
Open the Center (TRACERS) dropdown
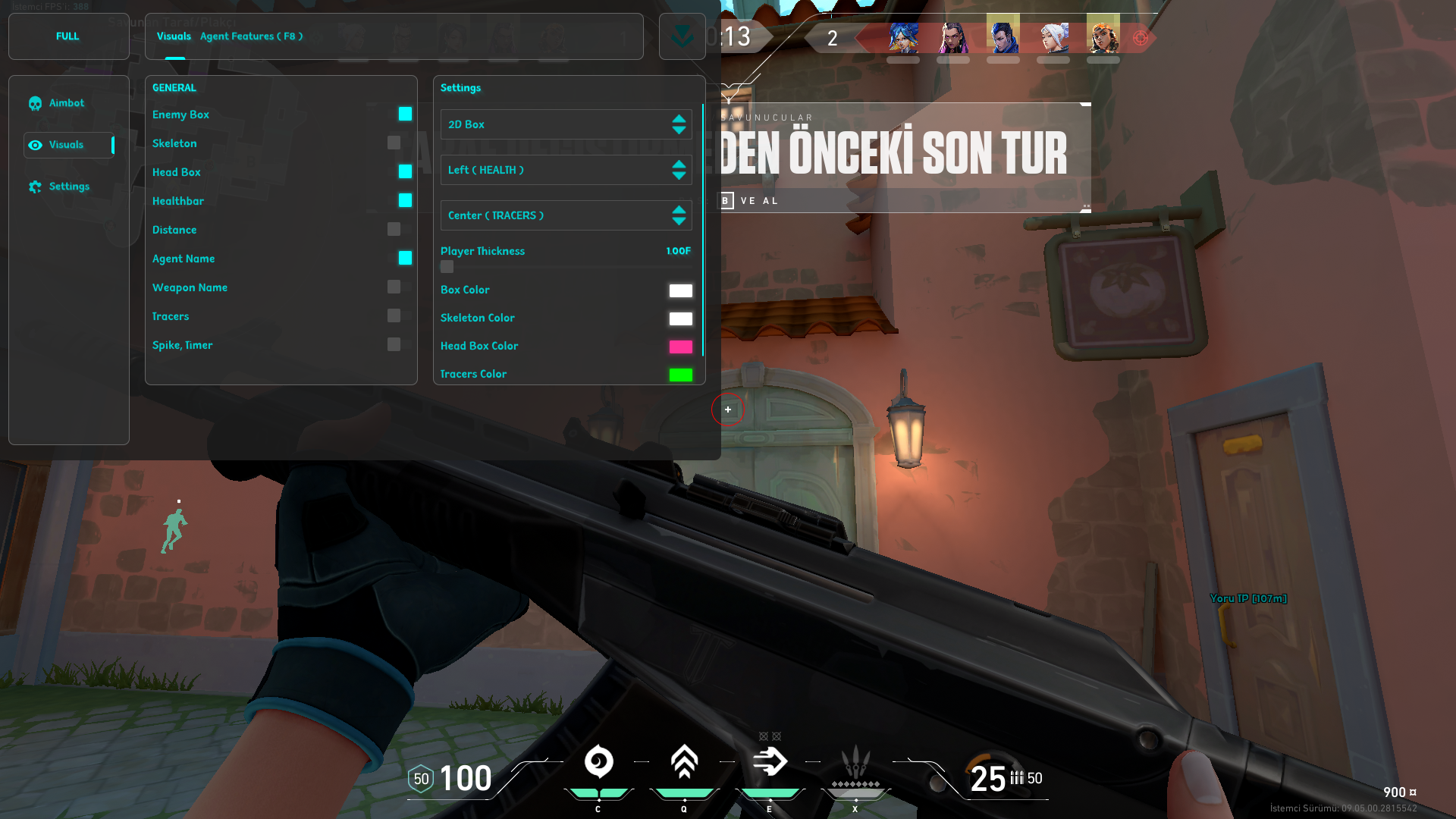pos(566,215)
